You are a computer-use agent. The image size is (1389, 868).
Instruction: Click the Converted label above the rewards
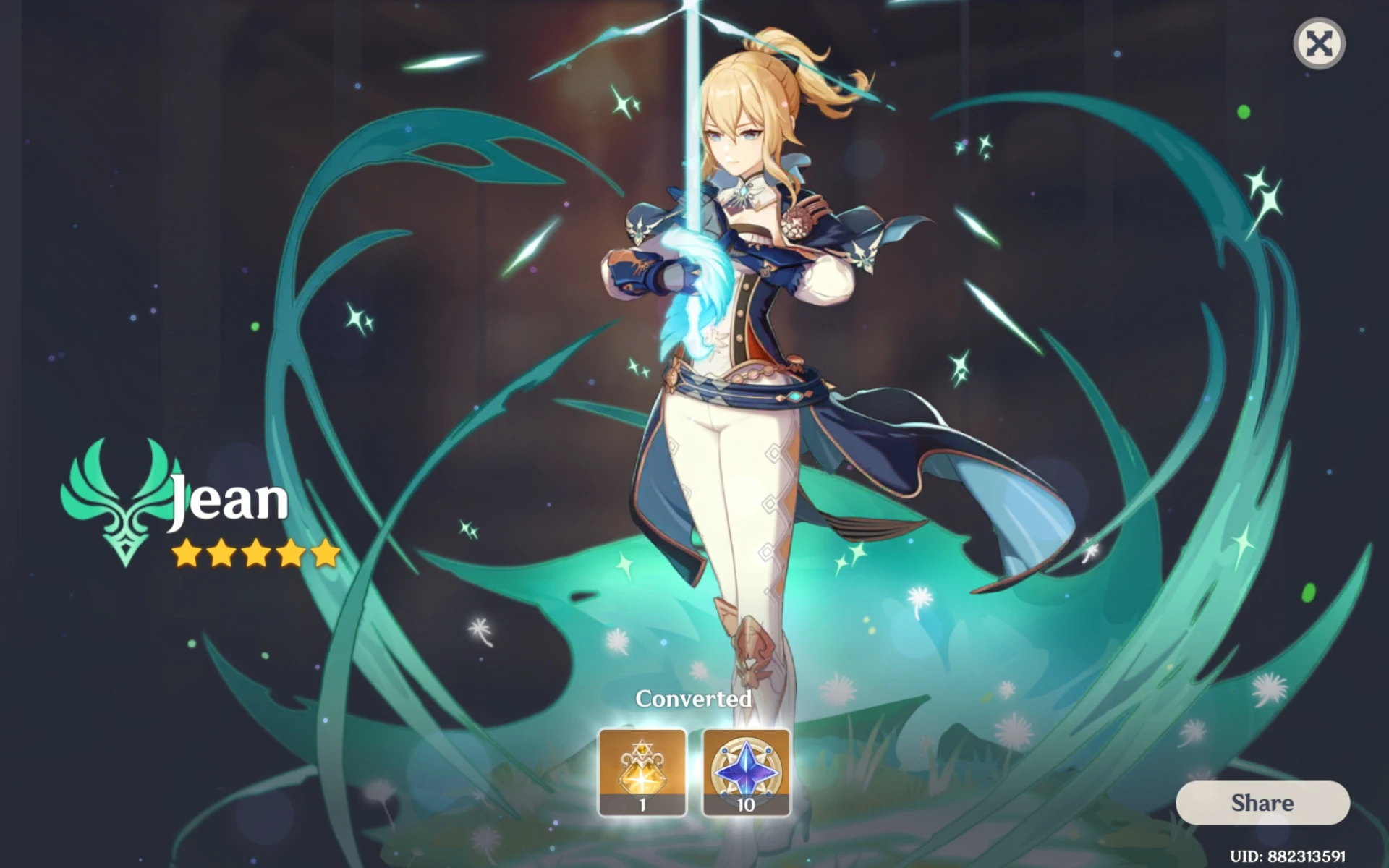coord(694,699)
